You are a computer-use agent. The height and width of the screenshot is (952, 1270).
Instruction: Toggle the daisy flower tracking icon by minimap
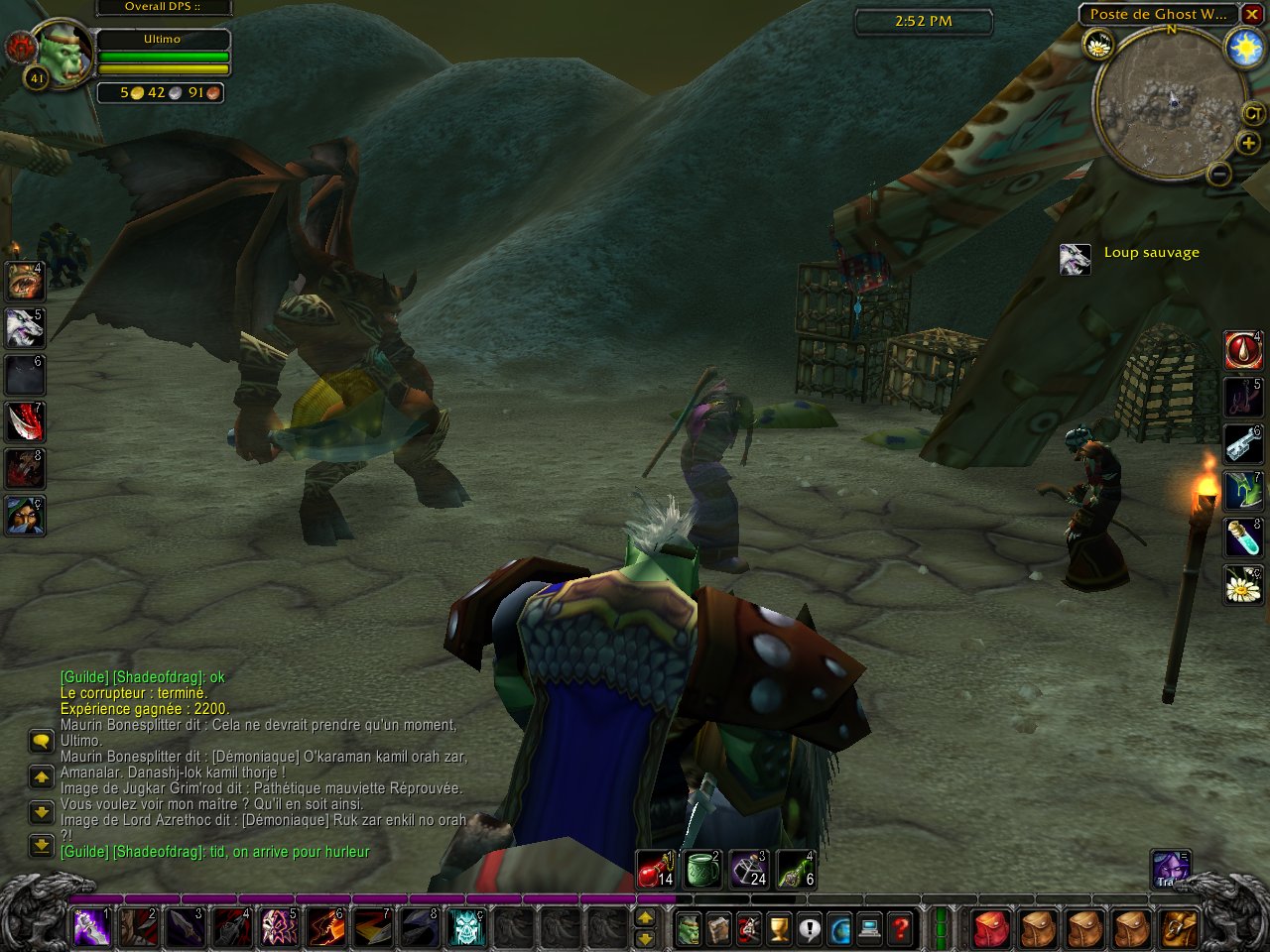tap(1098, 45)
